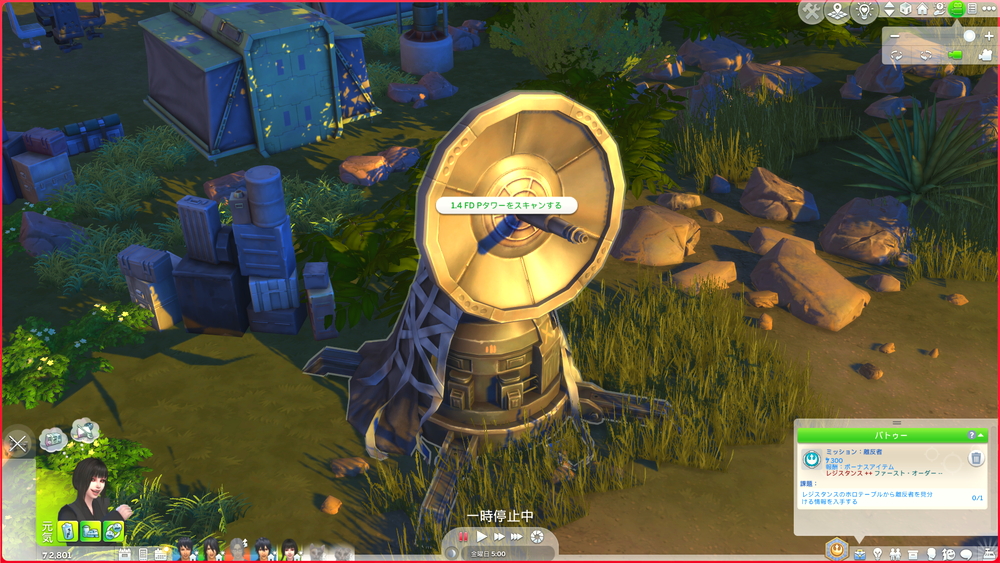This screenshot has width=1000, height=563.
Task: Pause the game with the red pause button
Action: (x=463, y=536)
